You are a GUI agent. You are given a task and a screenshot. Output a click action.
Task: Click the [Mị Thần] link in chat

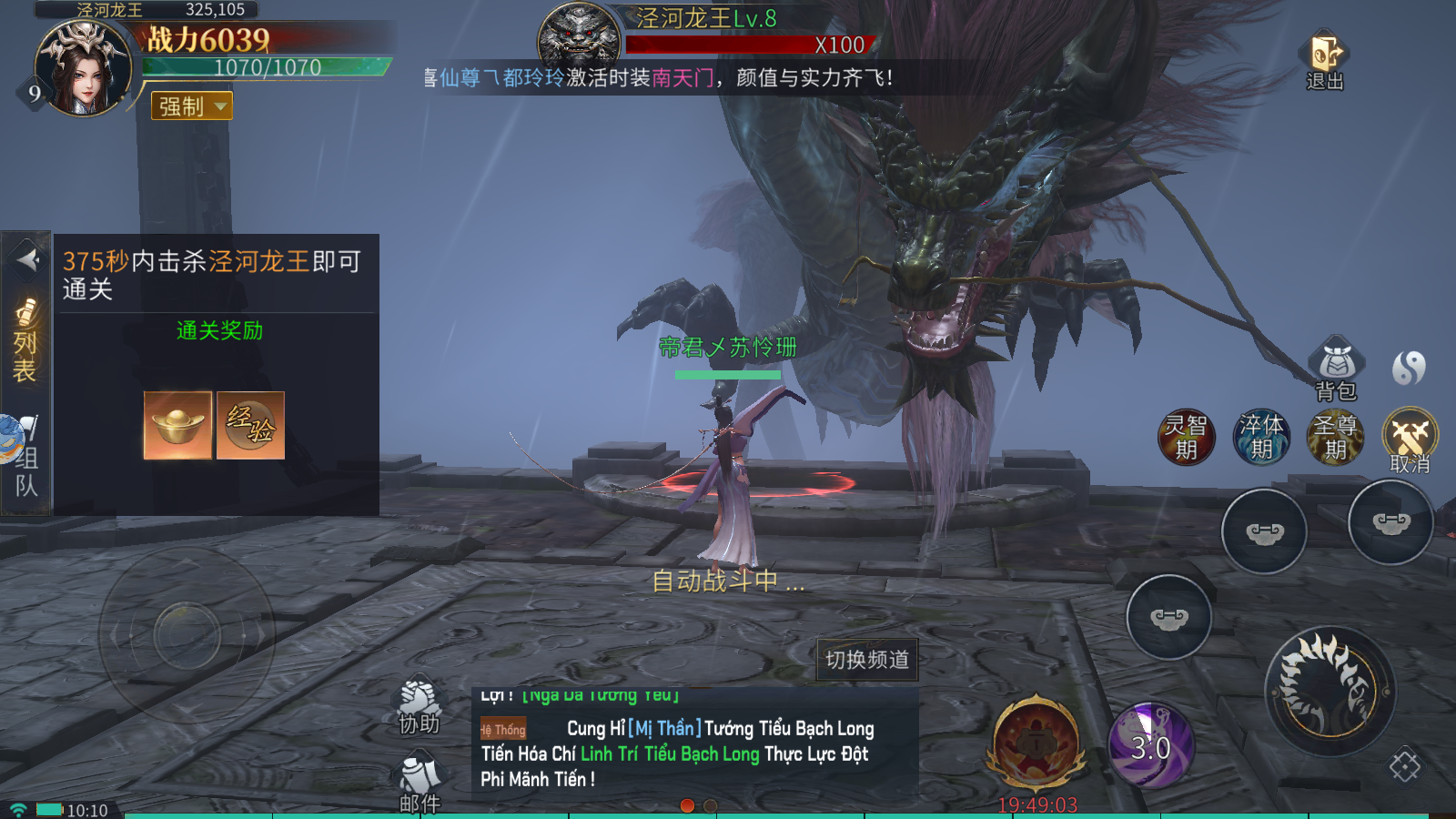tap(667, 728)
